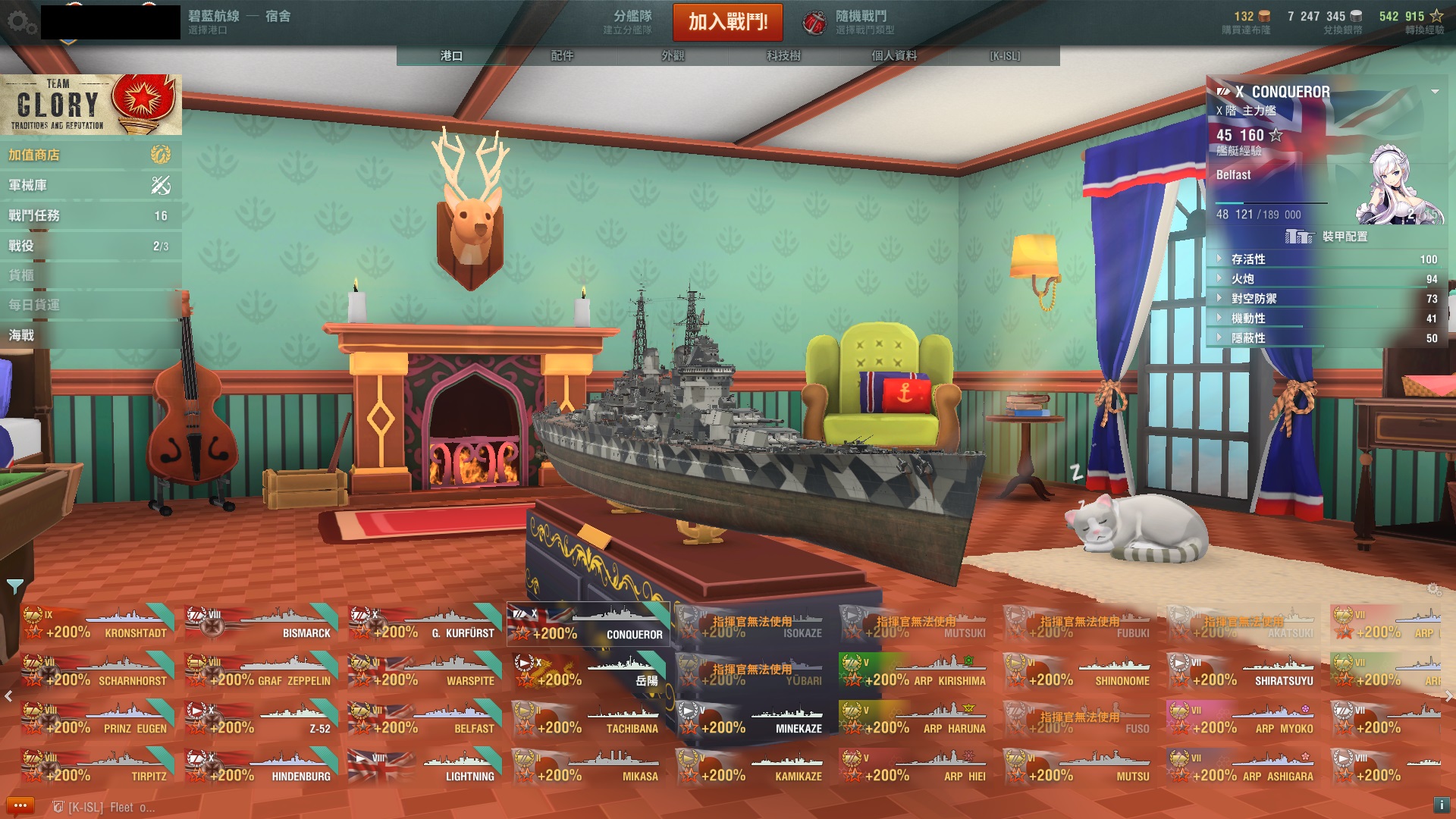Screen dimensions: 1456x819
Task: Click the red 加入戰鬥! battle button
Action: [727, 22]
